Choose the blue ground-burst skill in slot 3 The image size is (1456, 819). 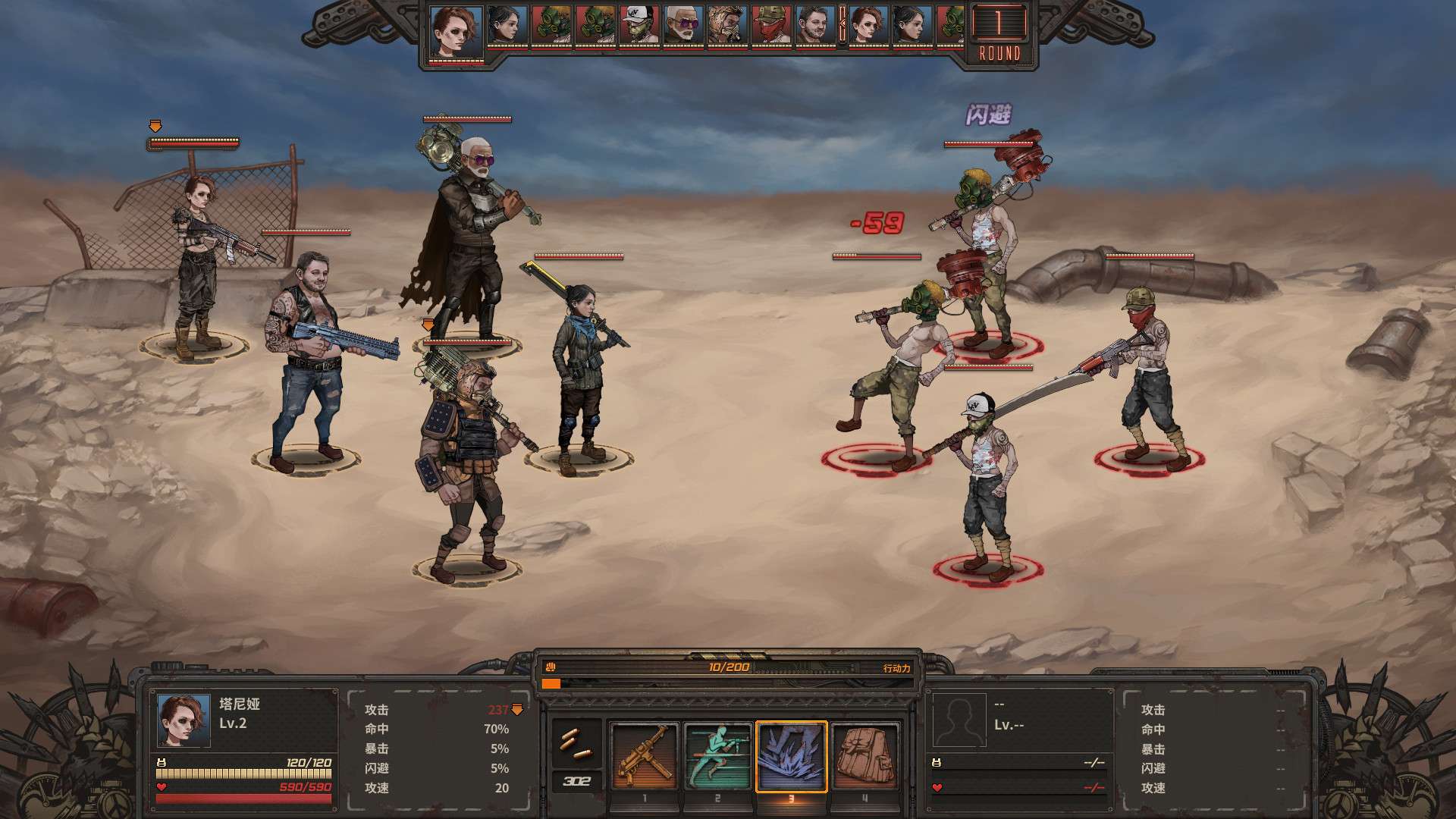pos(791,756)
